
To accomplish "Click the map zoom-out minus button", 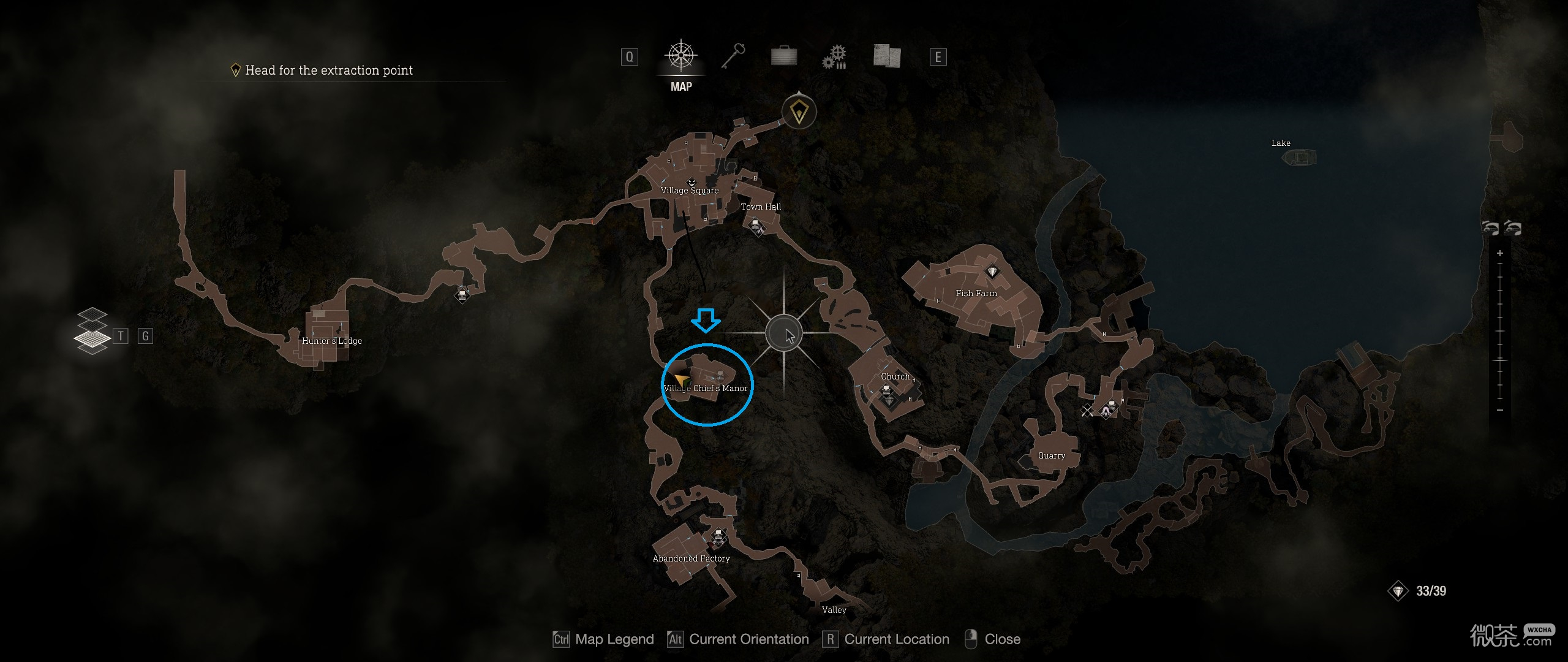I will click(1500, 409).
